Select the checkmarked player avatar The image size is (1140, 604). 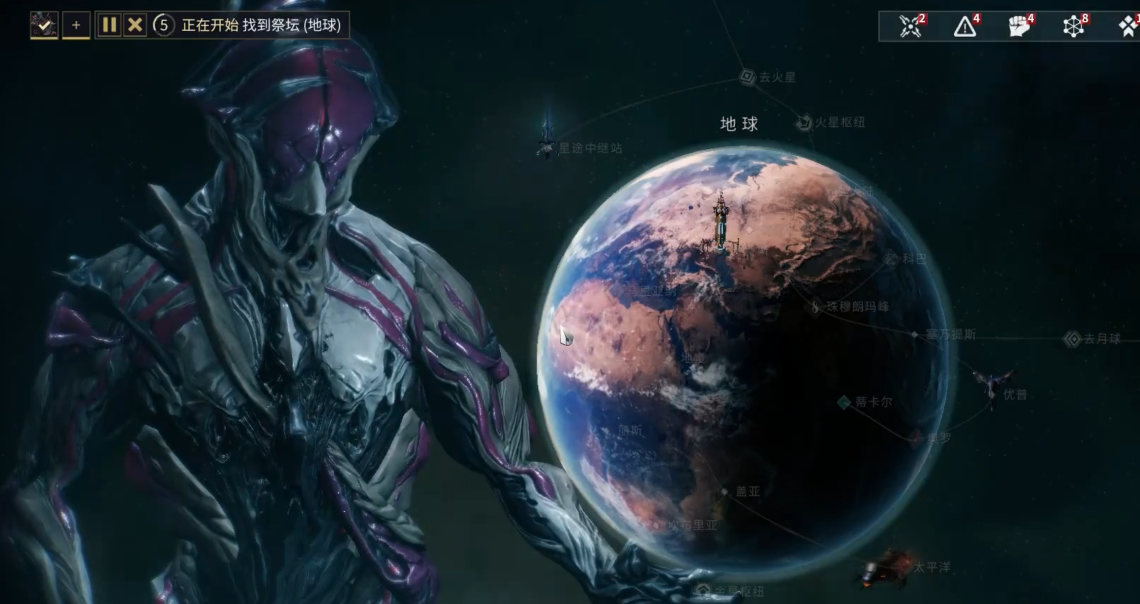pyautogui.click(x=44, y=25)
